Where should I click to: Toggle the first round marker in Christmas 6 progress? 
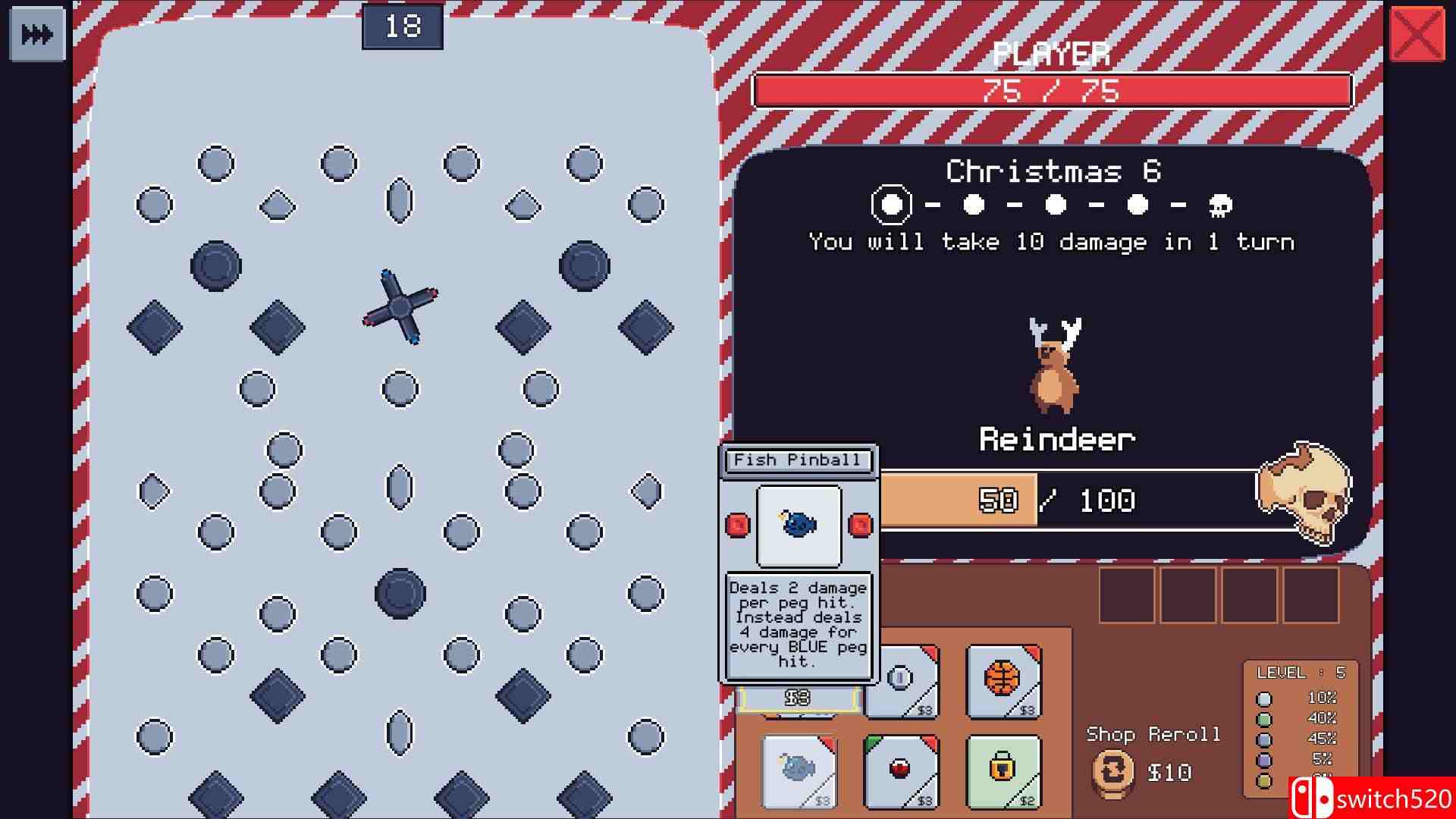tap(893, 205)
